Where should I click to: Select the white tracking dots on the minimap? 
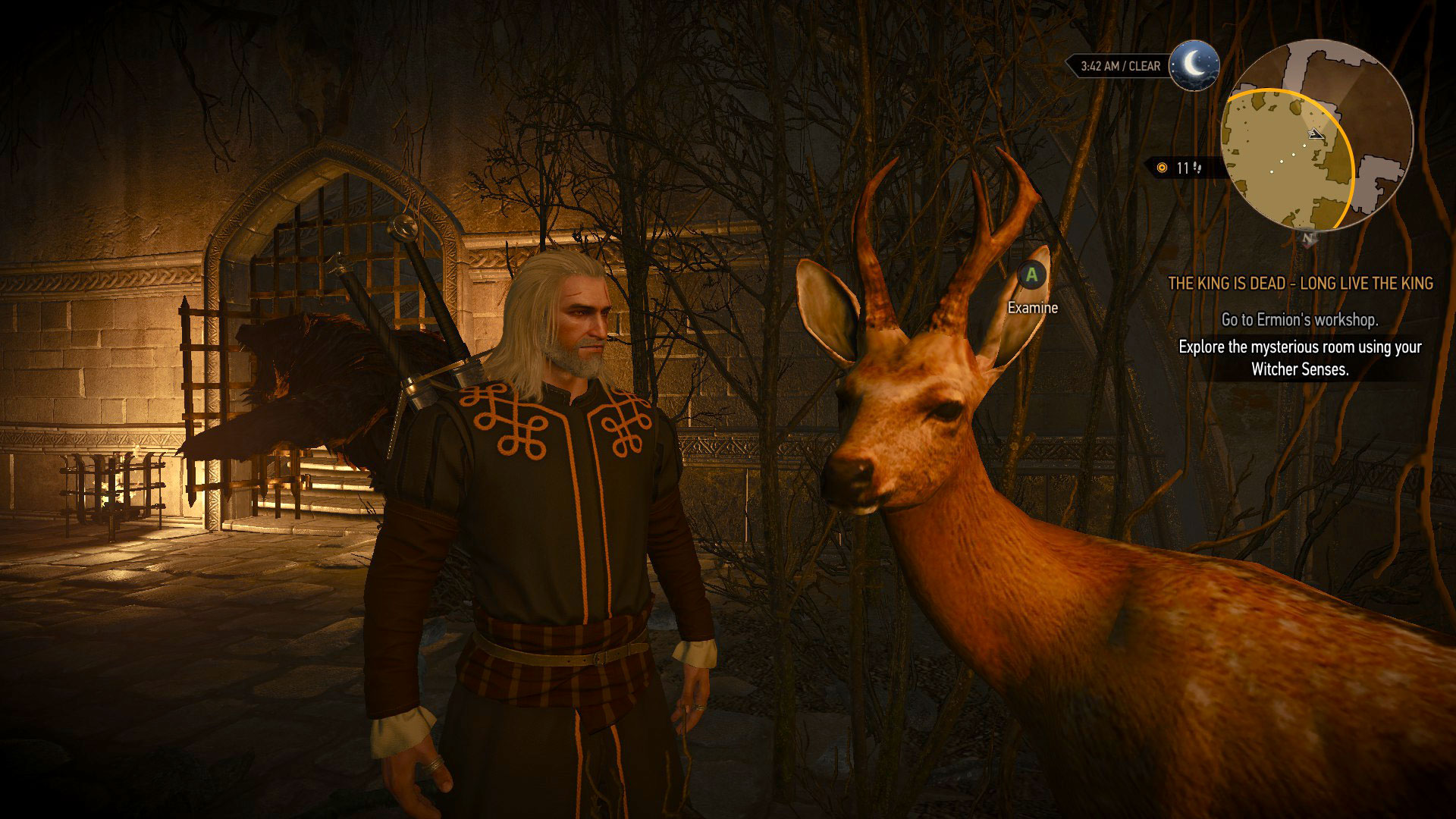pyautogui.click(x=1293, y=157)
